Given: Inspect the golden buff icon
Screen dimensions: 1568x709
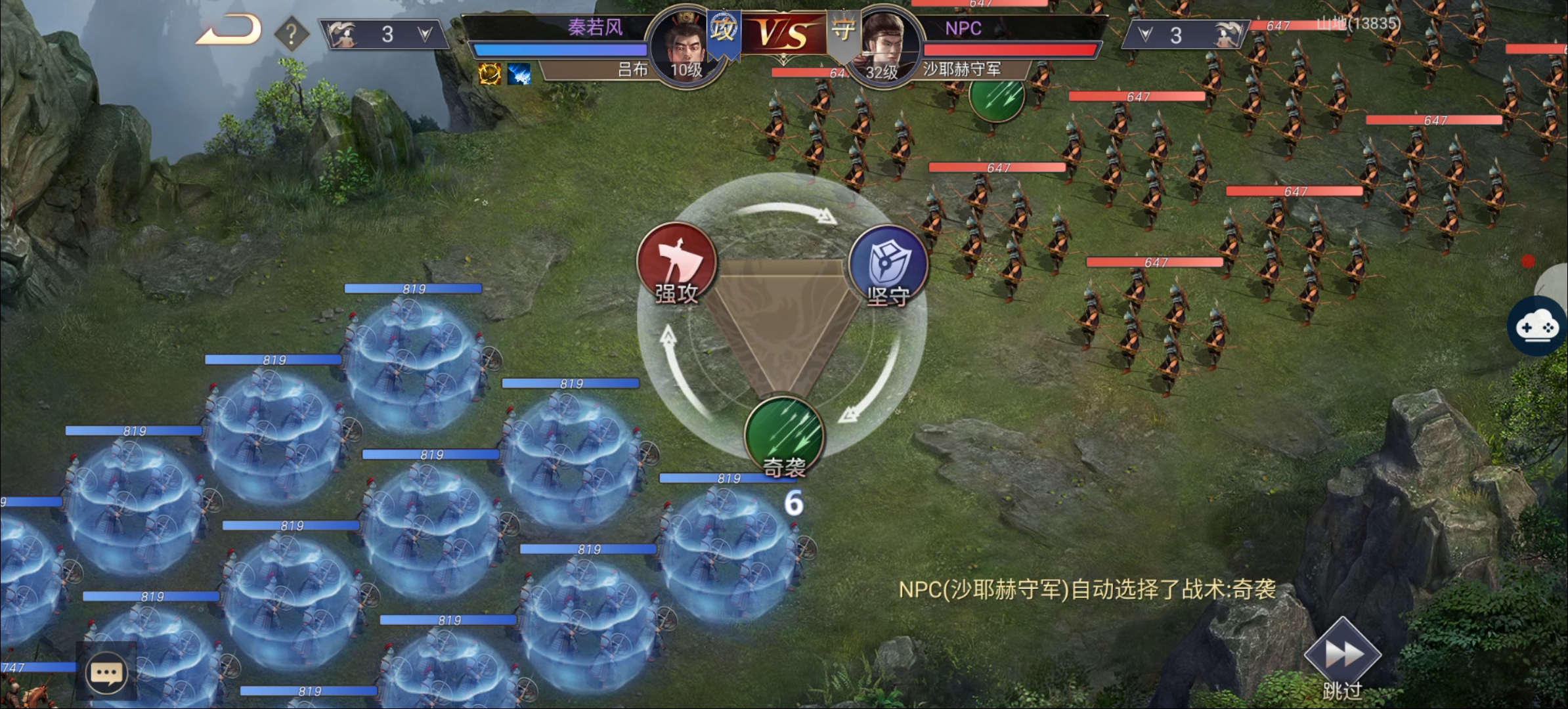Looking at the screenshot, I should click(x=490, y=74).
